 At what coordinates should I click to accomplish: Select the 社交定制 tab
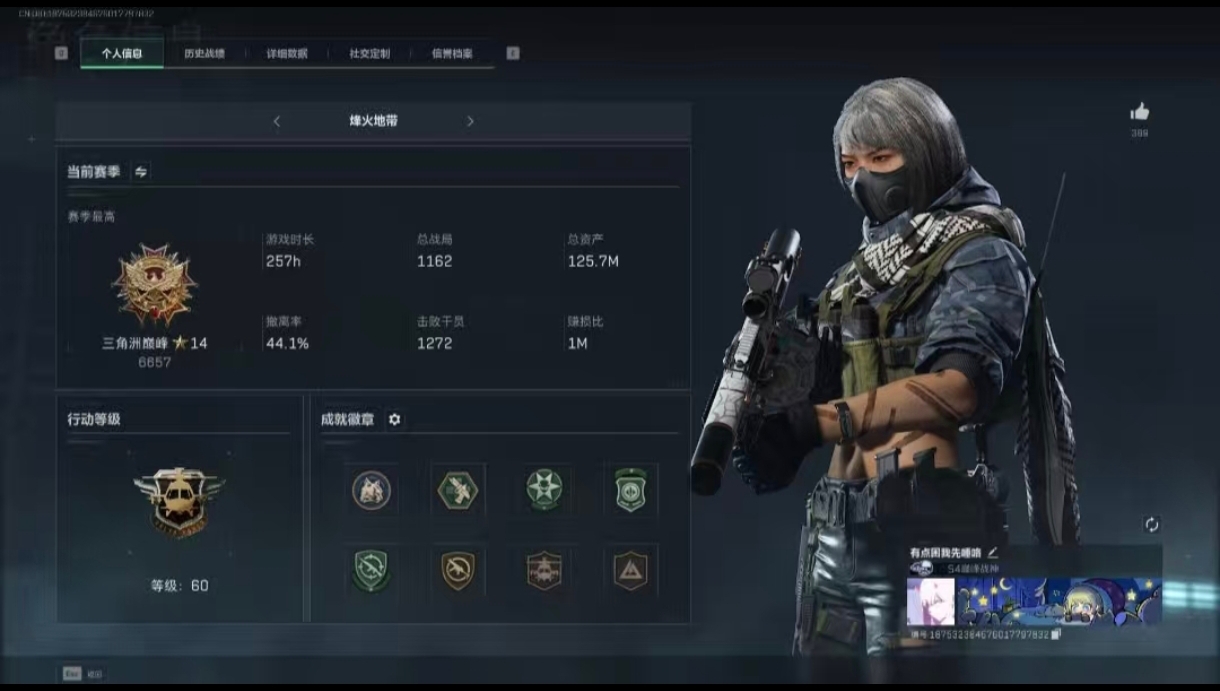(369, 54)
